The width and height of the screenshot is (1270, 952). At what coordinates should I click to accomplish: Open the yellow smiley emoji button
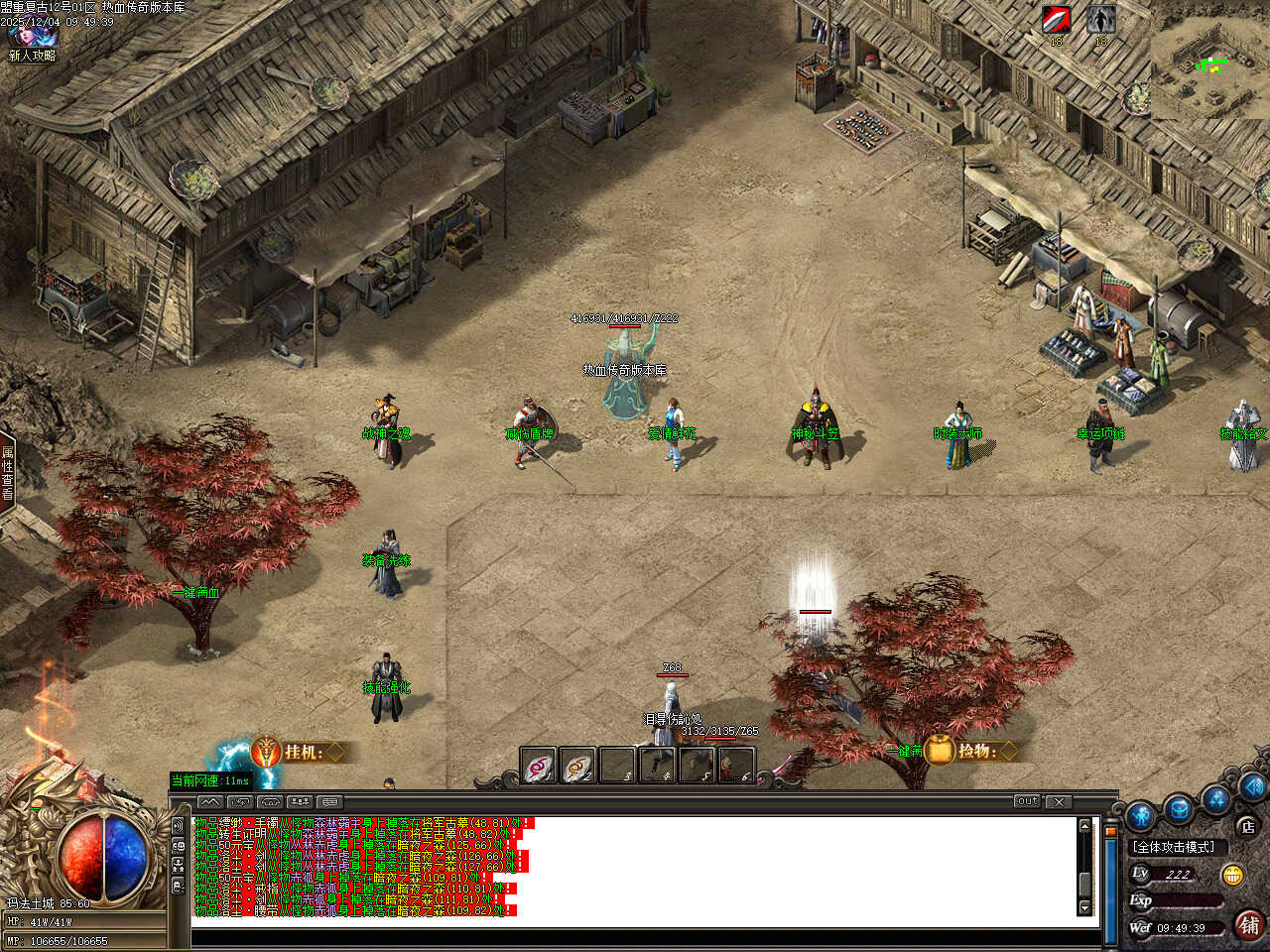(x=1233, y=875)
